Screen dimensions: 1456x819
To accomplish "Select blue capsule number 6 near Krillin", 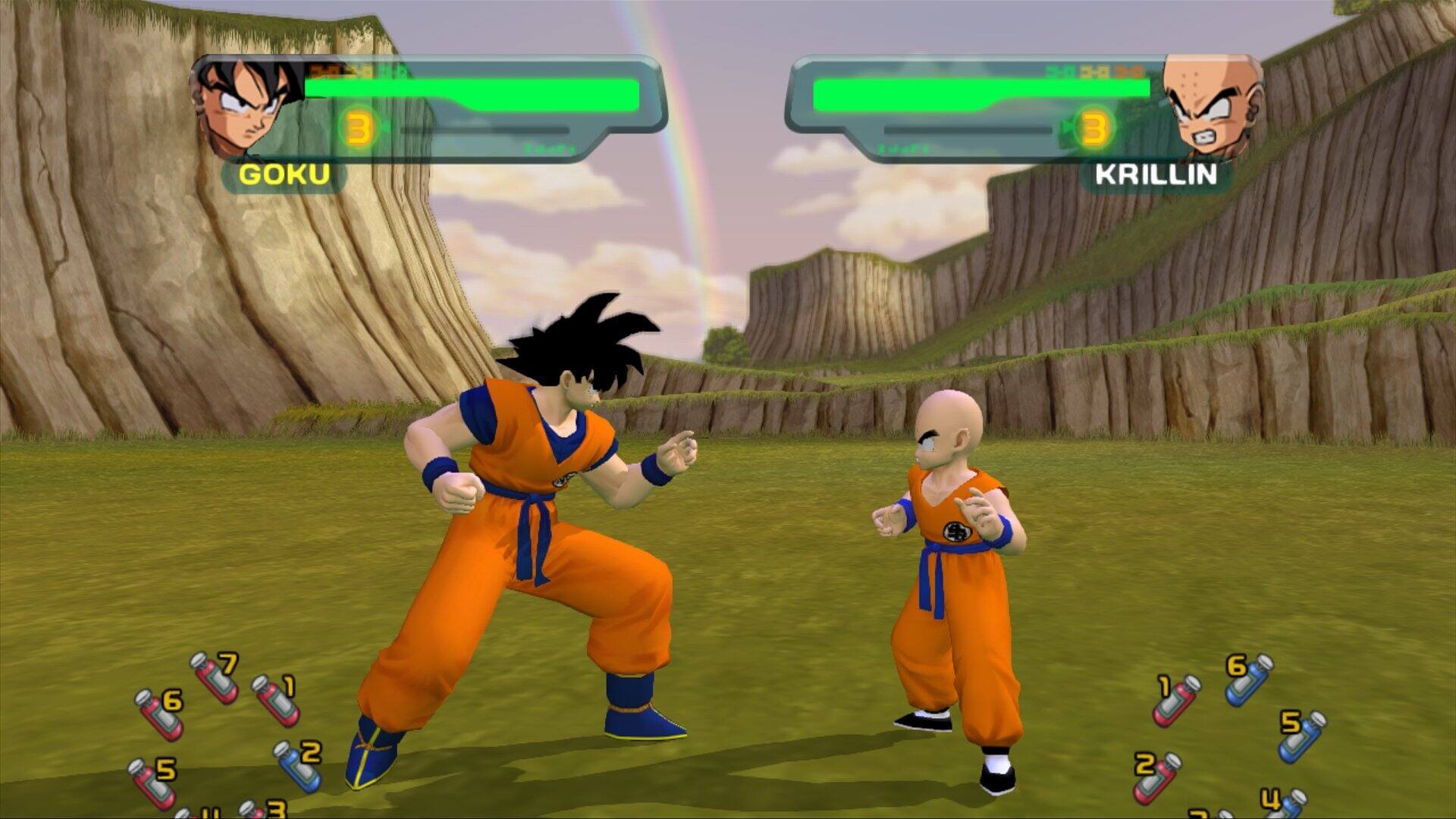I will click(x=1249, y=682).
